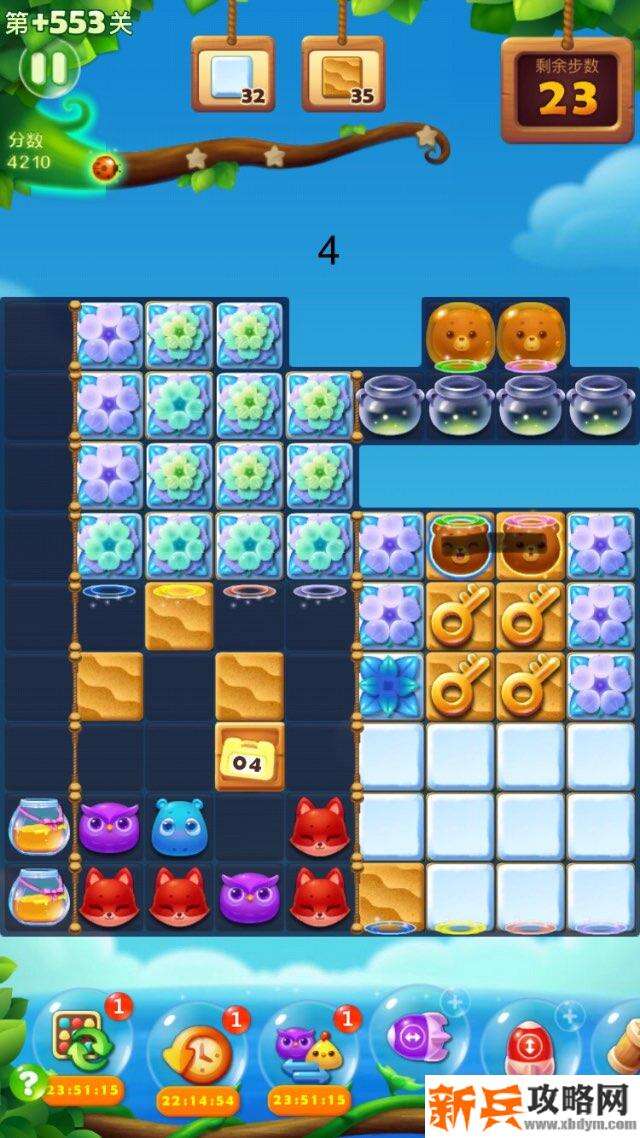
Task: Select the blue hippo tile
Action: click(179, 826)
